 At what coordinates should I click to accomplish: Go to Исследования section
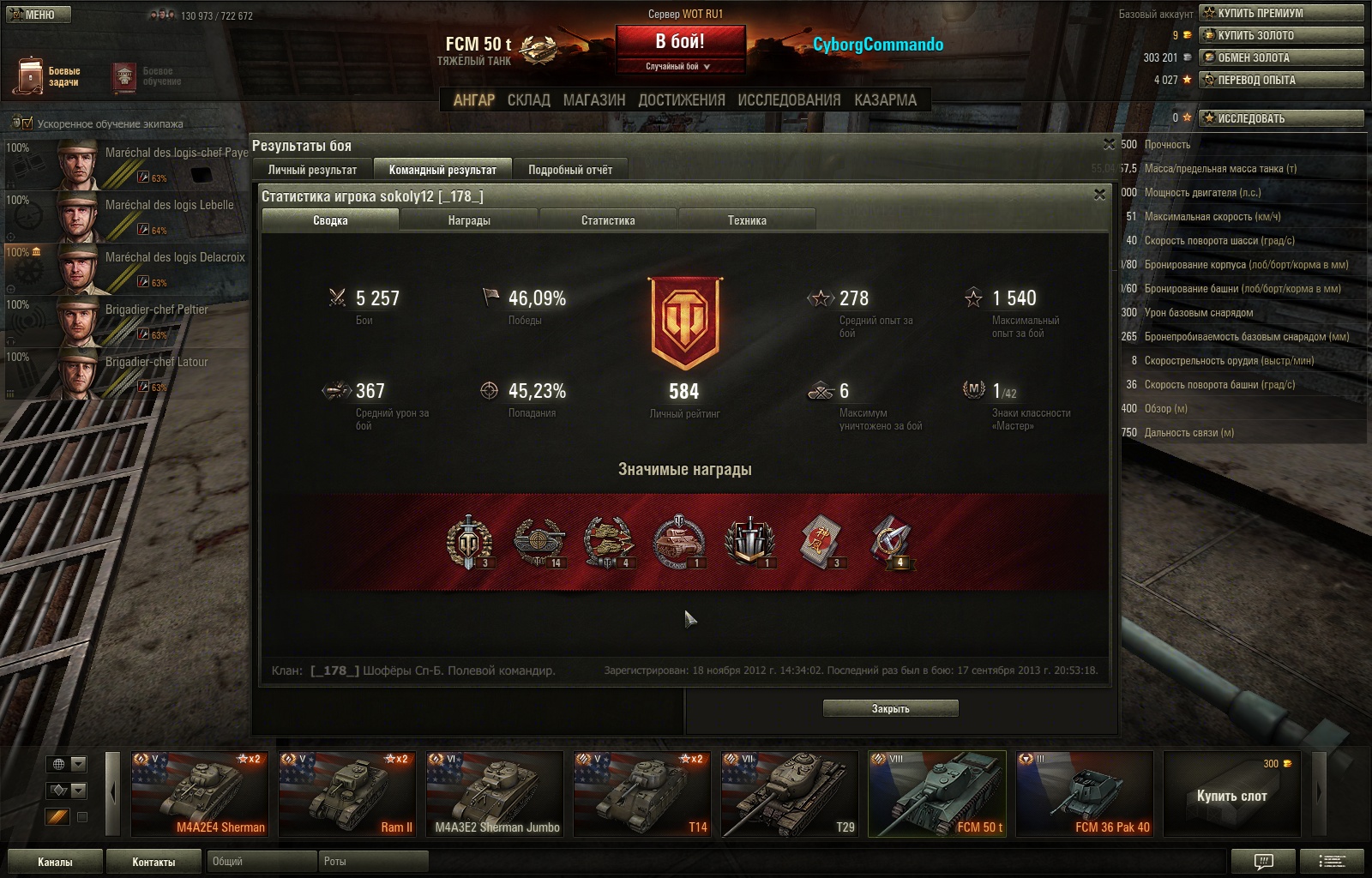click(x=789, y=100)
